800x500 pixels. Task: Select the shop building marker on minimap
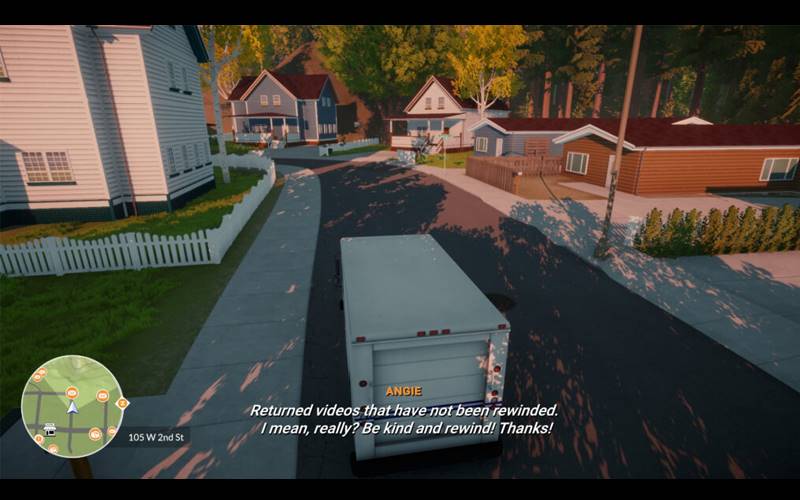[49, 429]
